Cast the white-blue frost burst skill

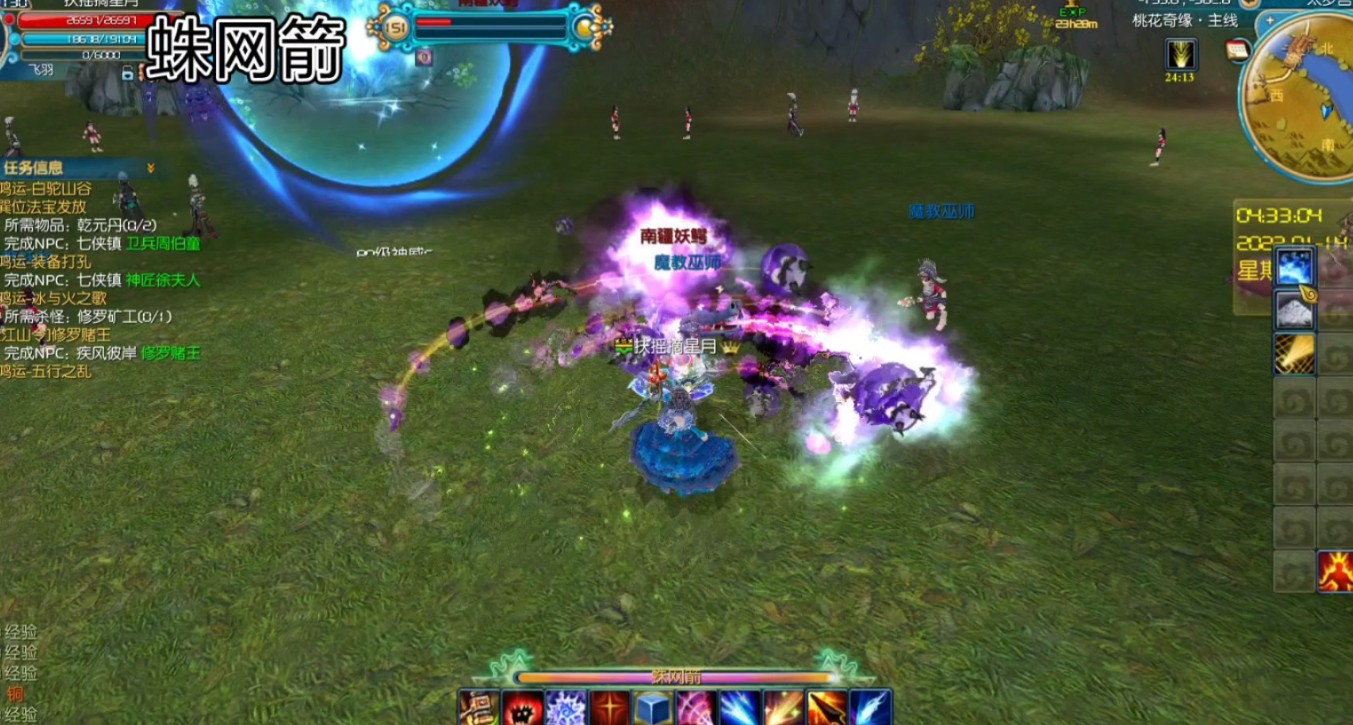click(566, 708)
